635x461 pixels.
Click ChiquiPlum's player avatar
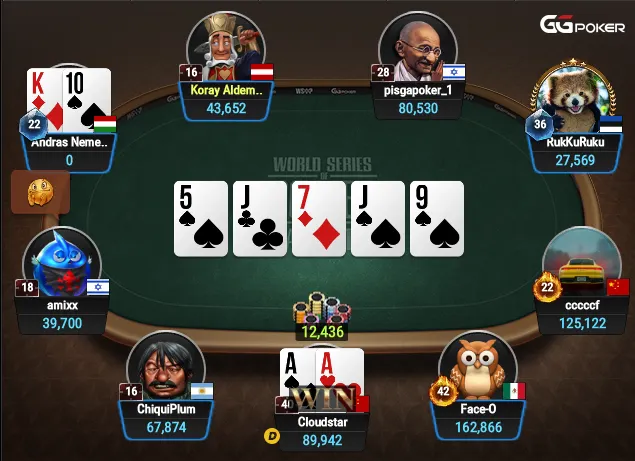(165, 367)
